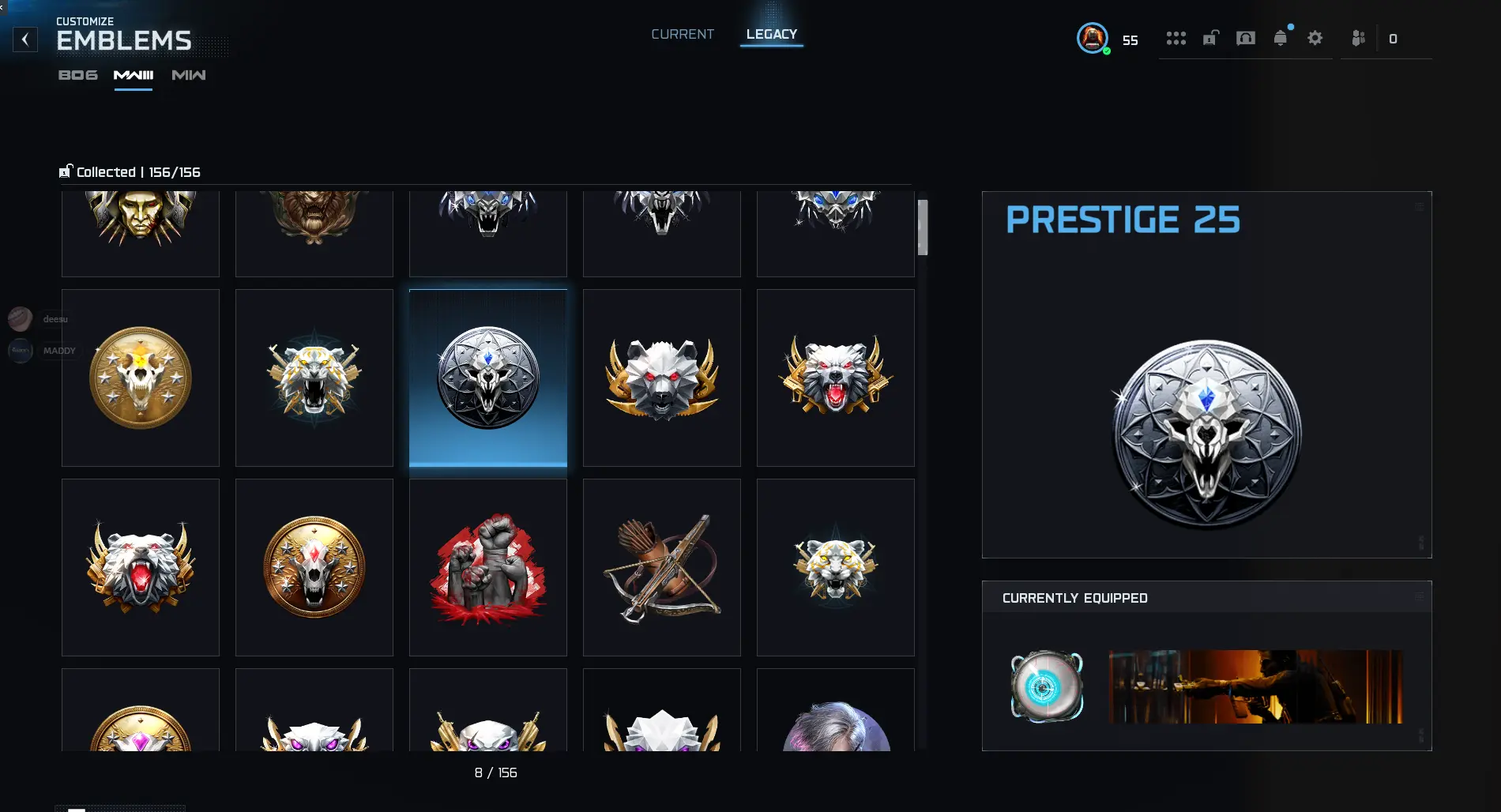Click the COD Points counter showing 0

click(1393, 38)
